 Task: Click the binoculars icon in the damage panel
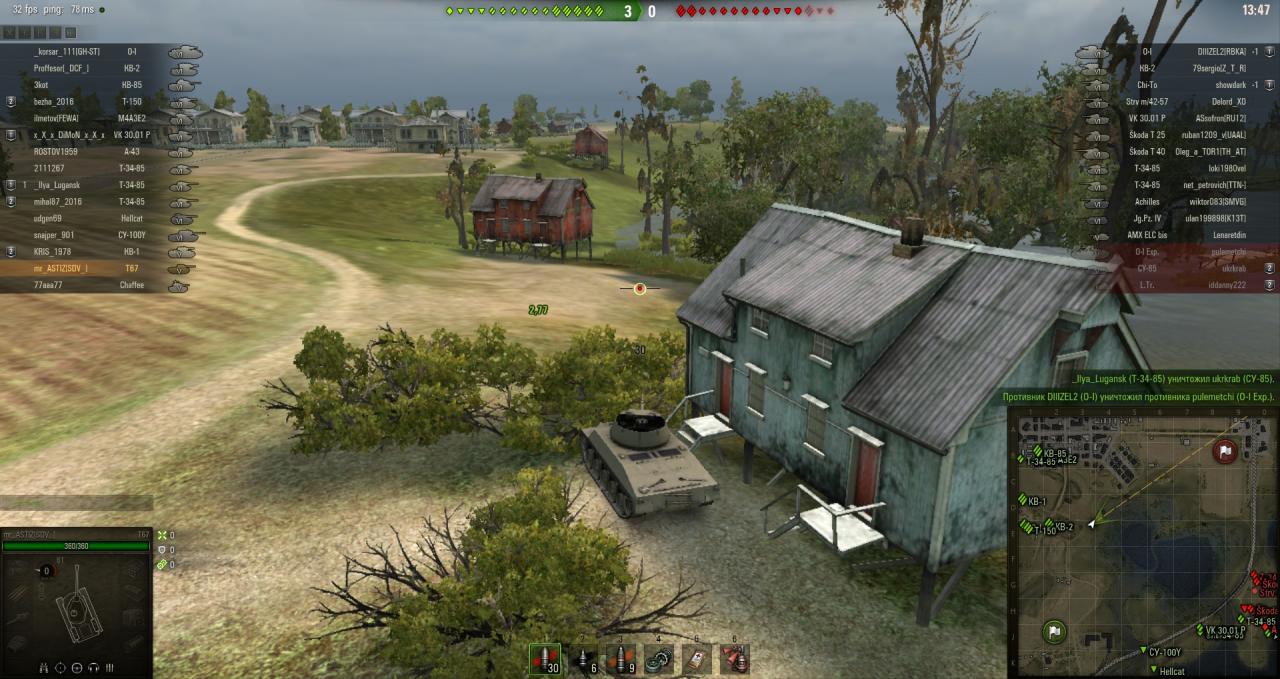pyautogui.click(x=44, y=667)
